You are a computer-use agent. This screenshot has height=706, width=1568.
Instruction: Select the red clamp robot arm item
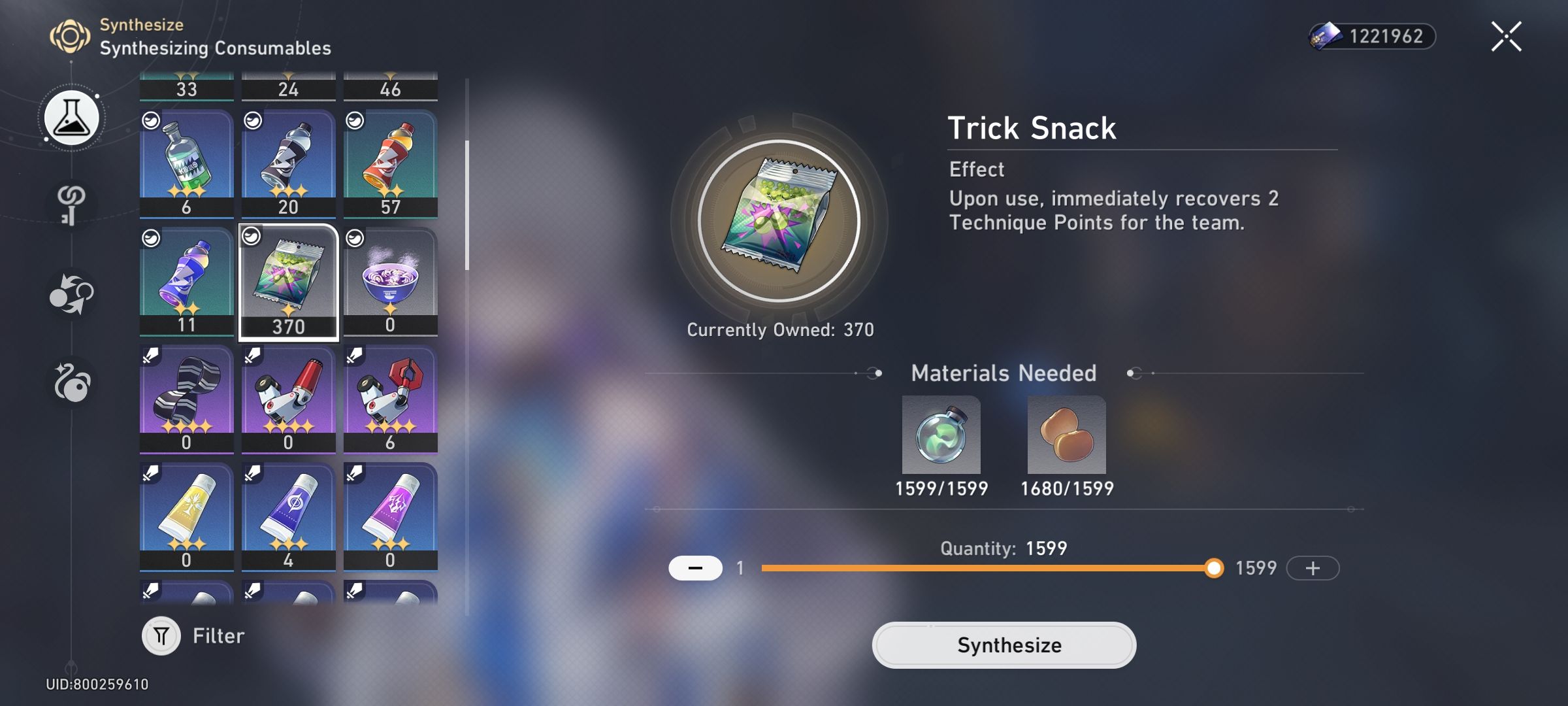pos(391,399)
